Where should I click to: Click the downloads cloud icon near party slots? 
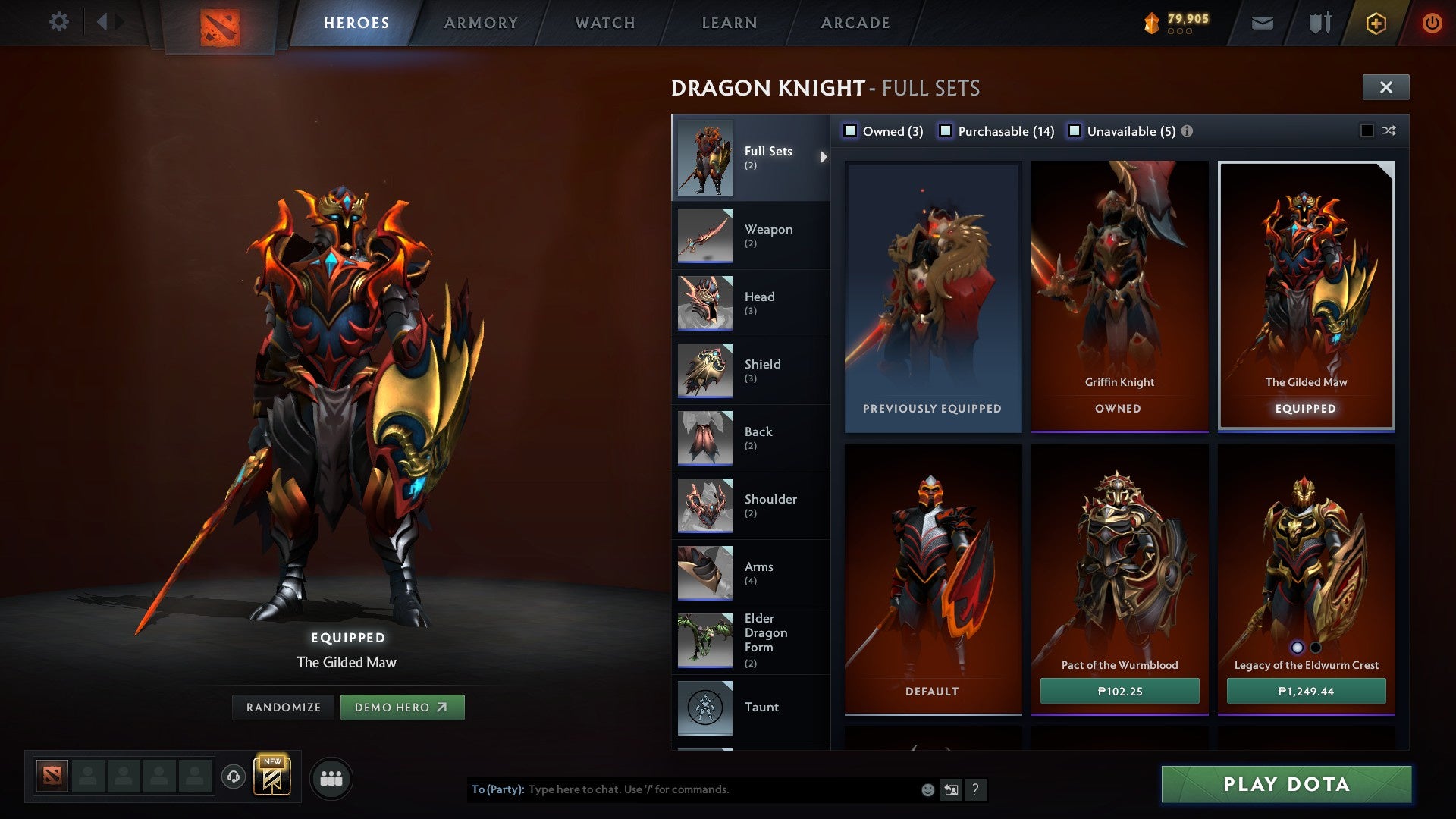233,777
